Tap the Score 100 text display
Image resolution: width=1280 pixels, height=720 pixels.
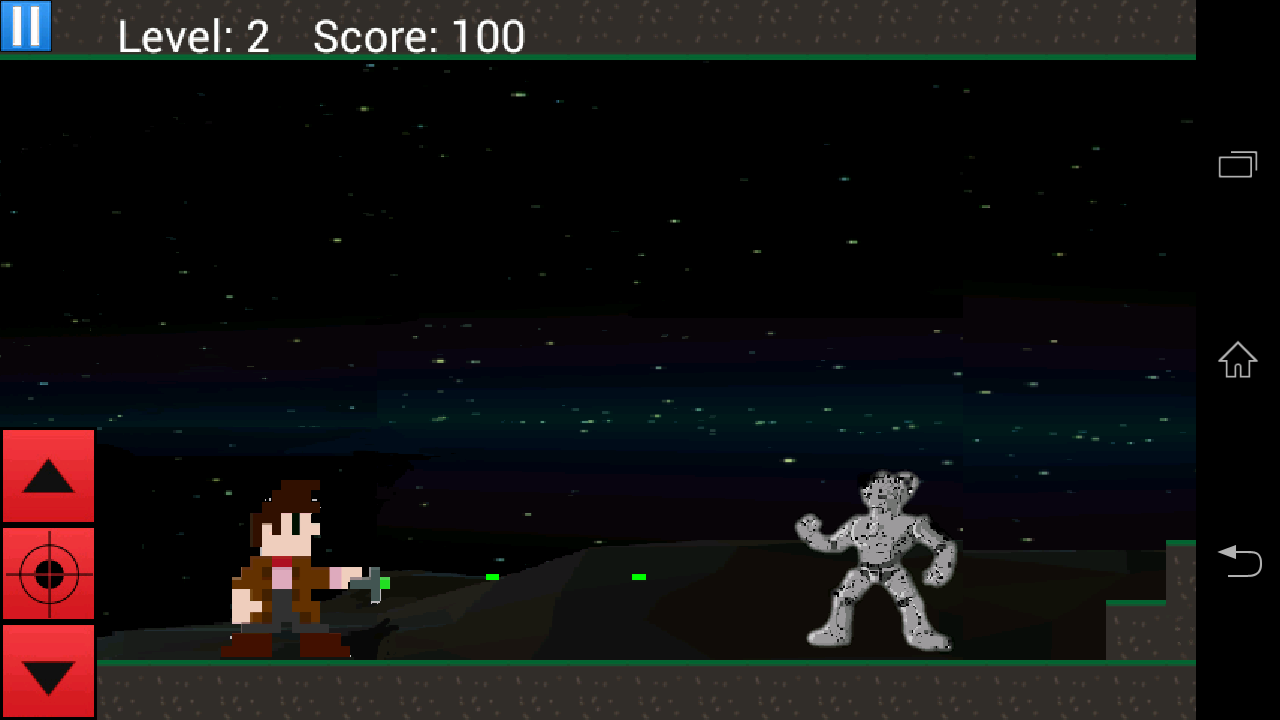click(418, 37)
